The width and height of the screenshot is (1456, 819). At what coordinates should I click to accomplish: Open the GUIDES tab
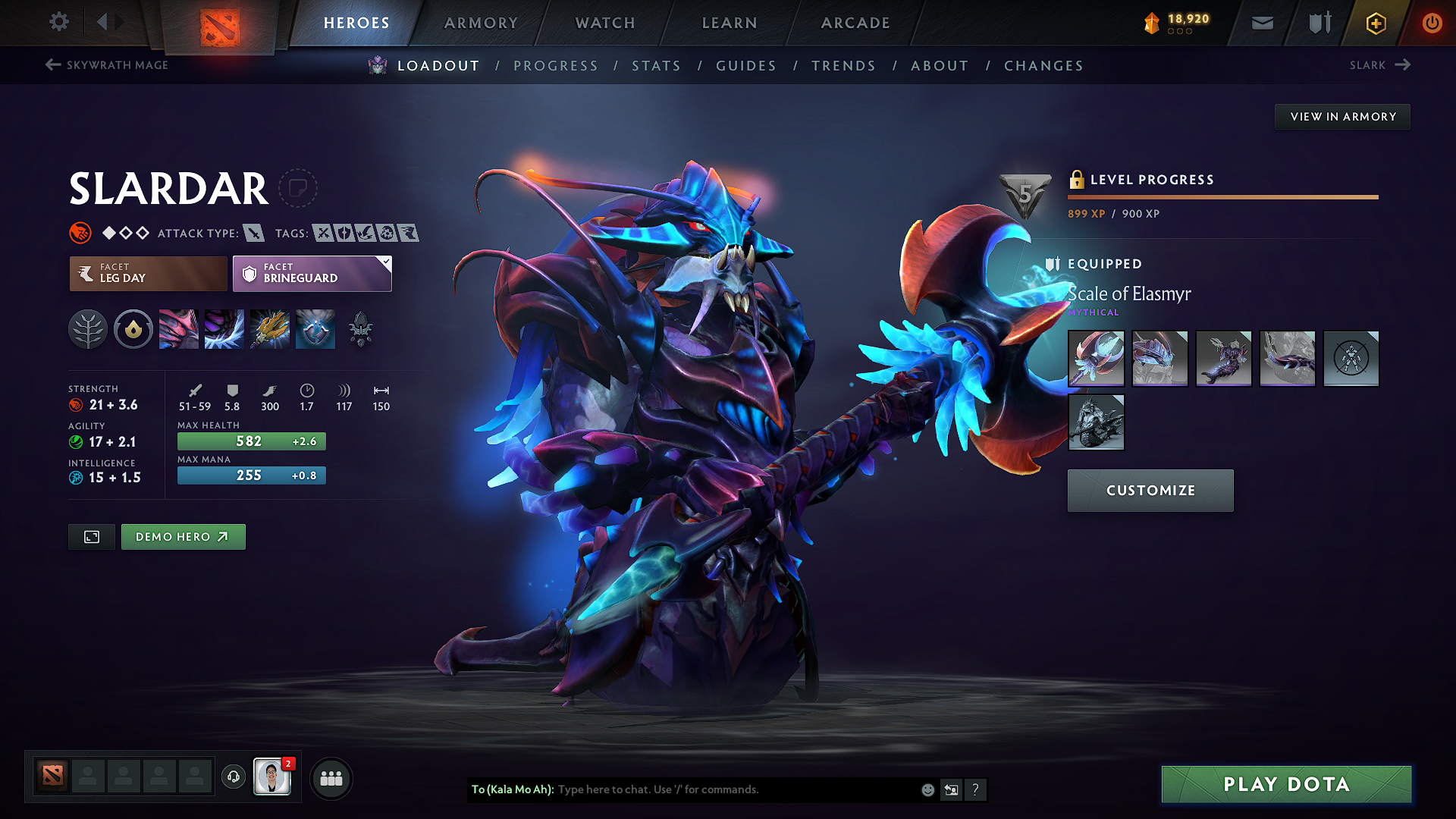pyautogui.click(x=745, y=66)
